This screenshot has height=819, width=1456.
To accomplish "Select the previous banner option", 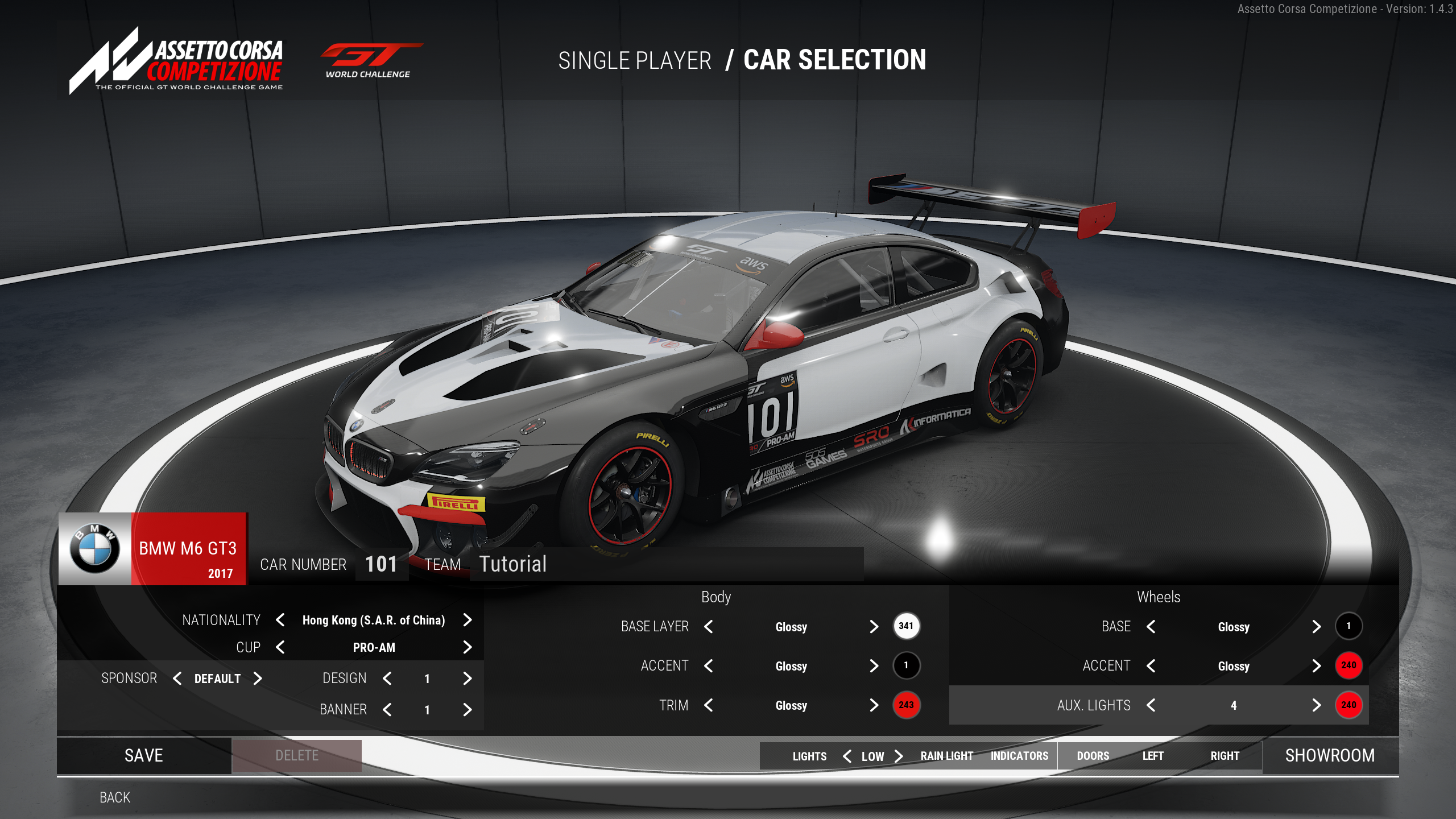I will (387, 710).
